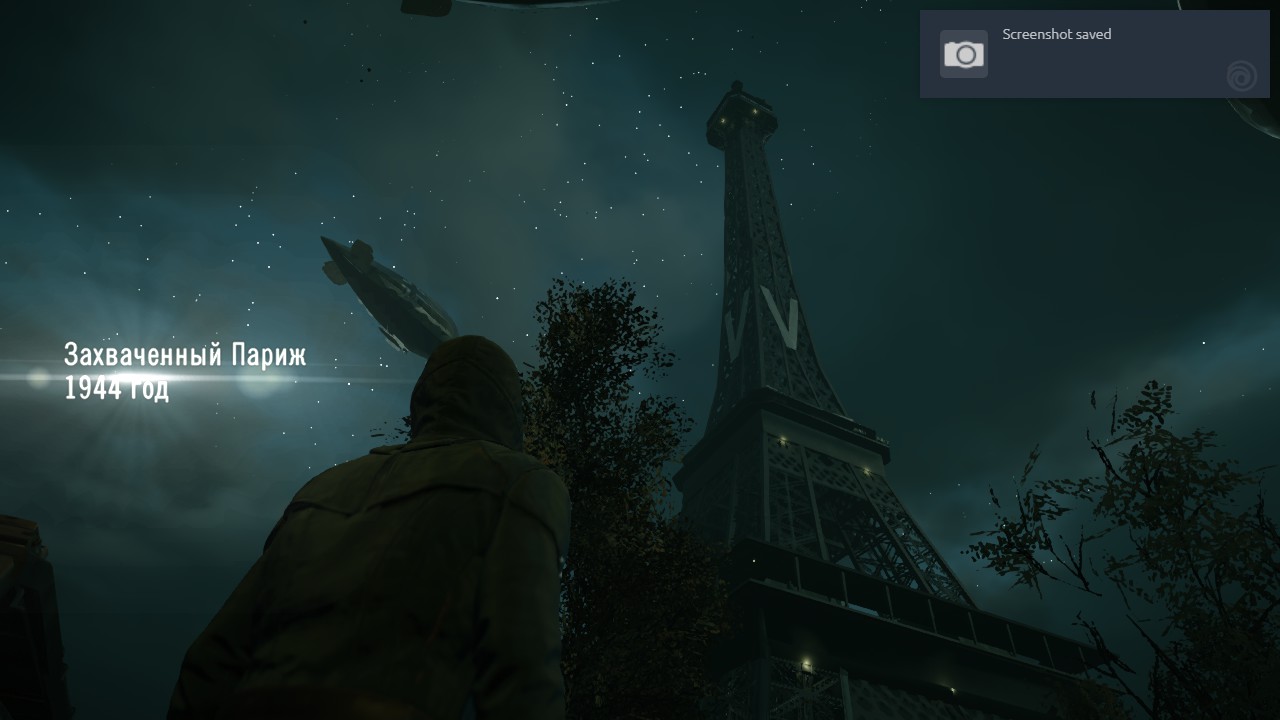This screenshot has height=720, width=1280.
Task: Click the Ubisoft swirl logo watermark
Action: coord(1241,76)
